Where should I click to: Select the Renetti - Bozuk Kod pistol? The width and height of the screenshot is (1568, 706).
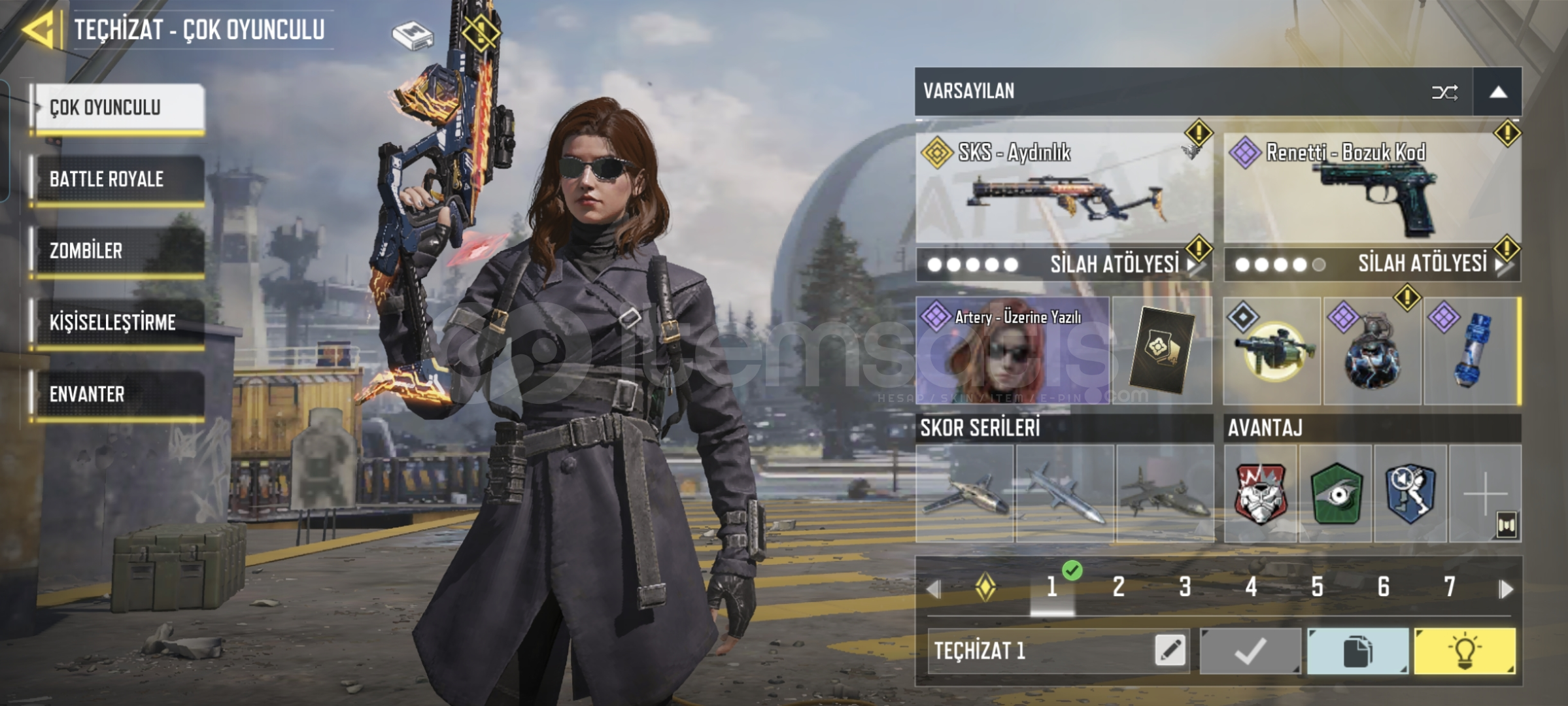click(1372, 188)
